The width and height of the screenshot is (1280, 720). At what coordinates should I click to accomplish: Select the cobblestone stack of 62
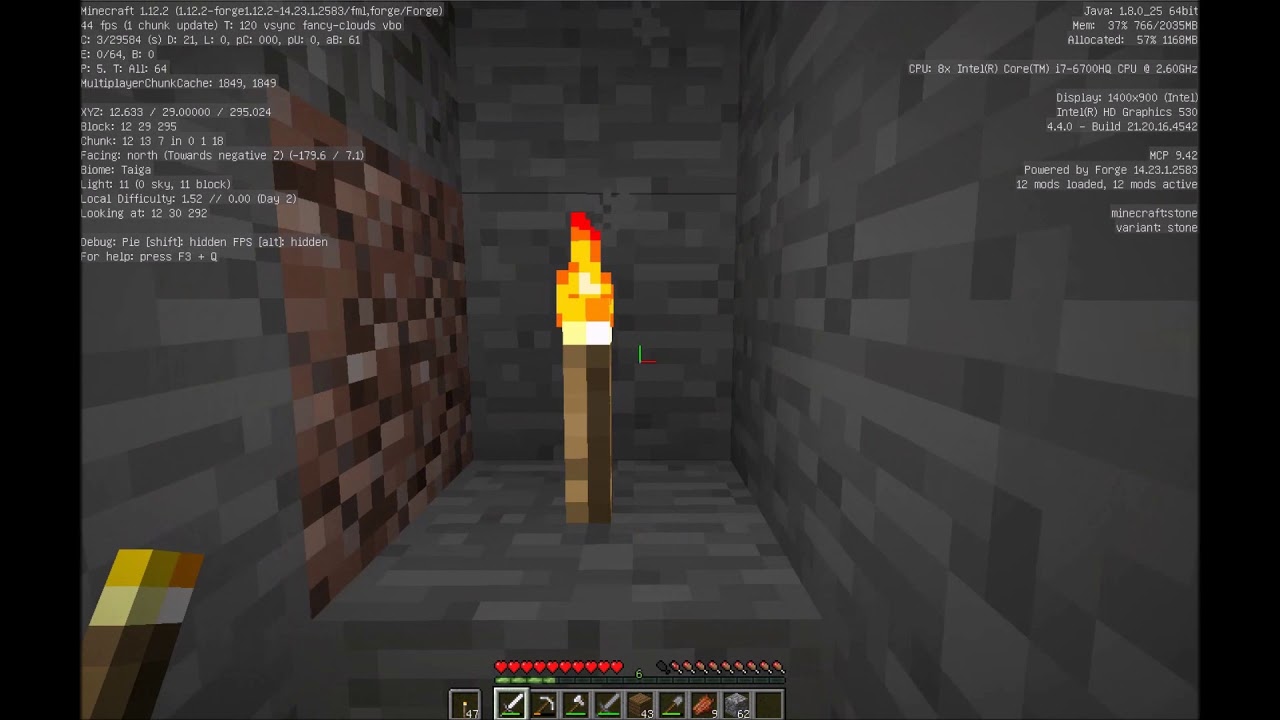click(735, 703)
